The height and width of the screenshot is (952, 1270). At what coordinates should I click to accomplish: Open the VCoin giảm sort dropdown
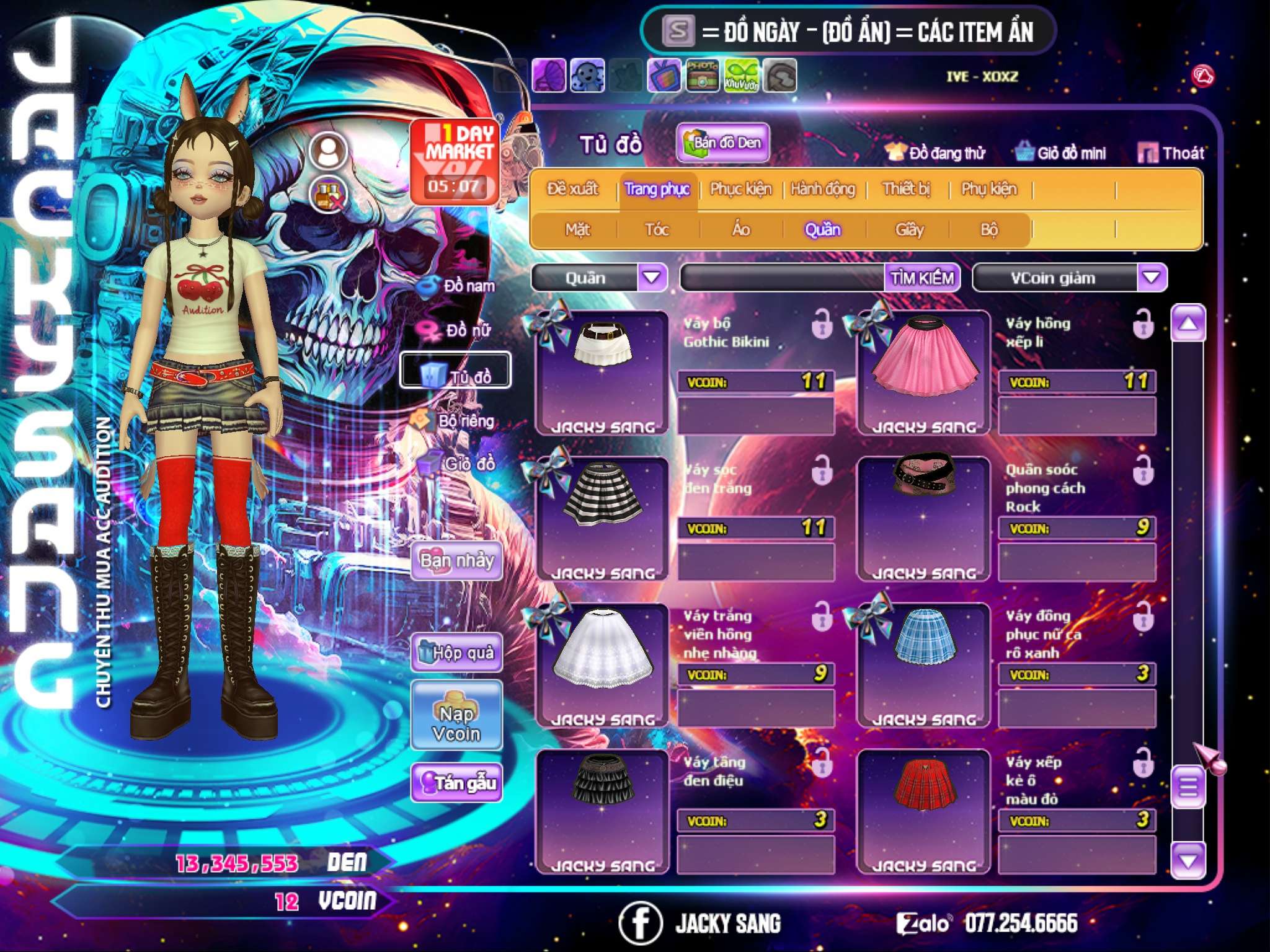(1151, 278)
